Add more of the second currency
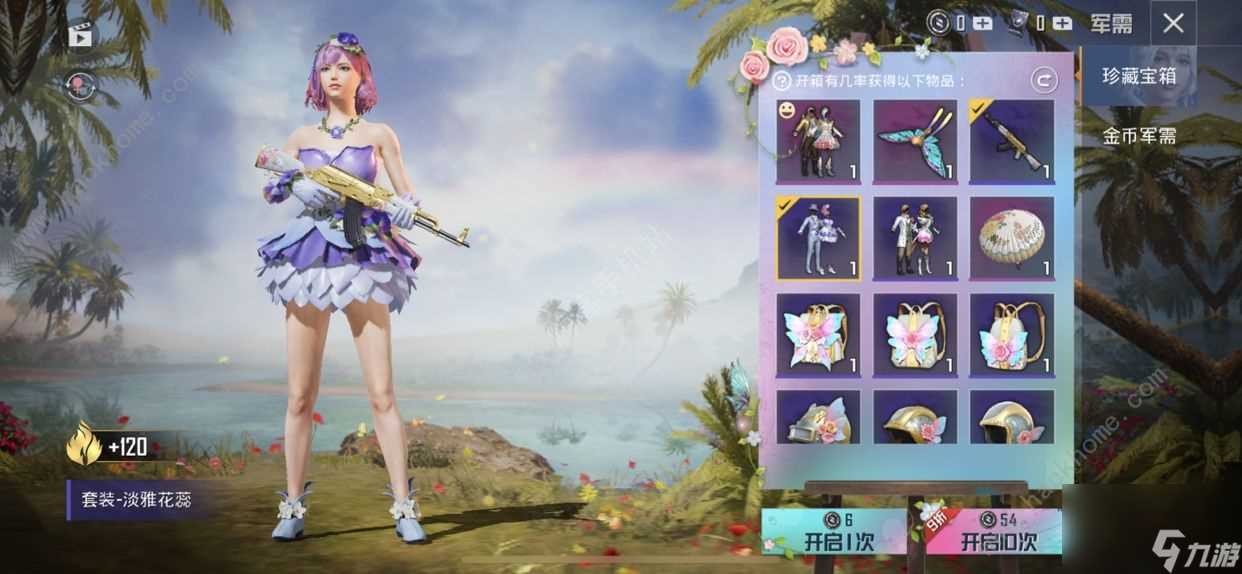 point(1062,22)
